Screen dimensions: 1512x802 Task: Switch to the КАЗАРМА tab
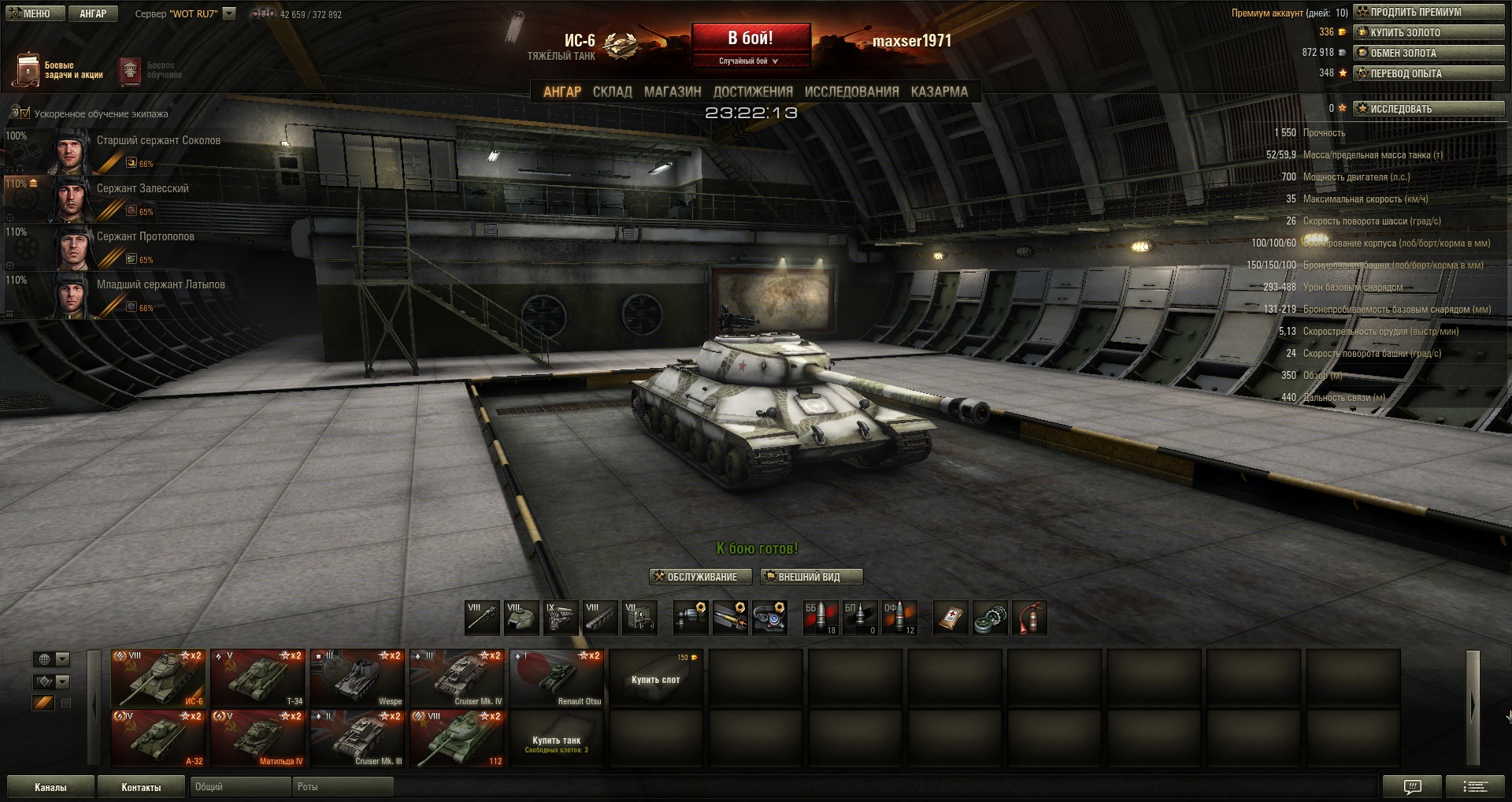tap(939, 92)
